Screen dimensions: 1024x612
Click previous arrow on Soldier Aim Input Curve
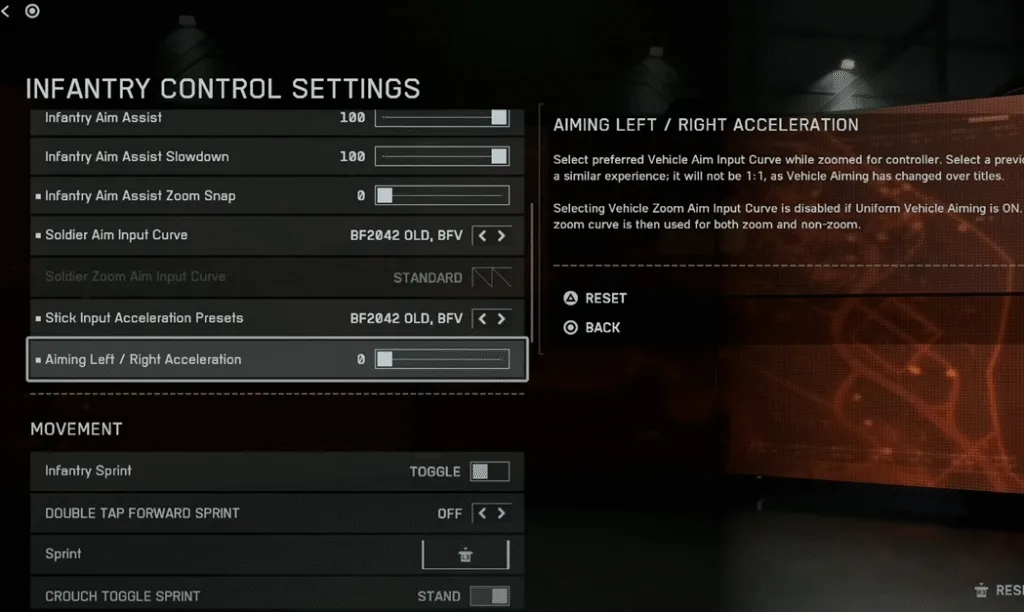click(x=482, y=236)
